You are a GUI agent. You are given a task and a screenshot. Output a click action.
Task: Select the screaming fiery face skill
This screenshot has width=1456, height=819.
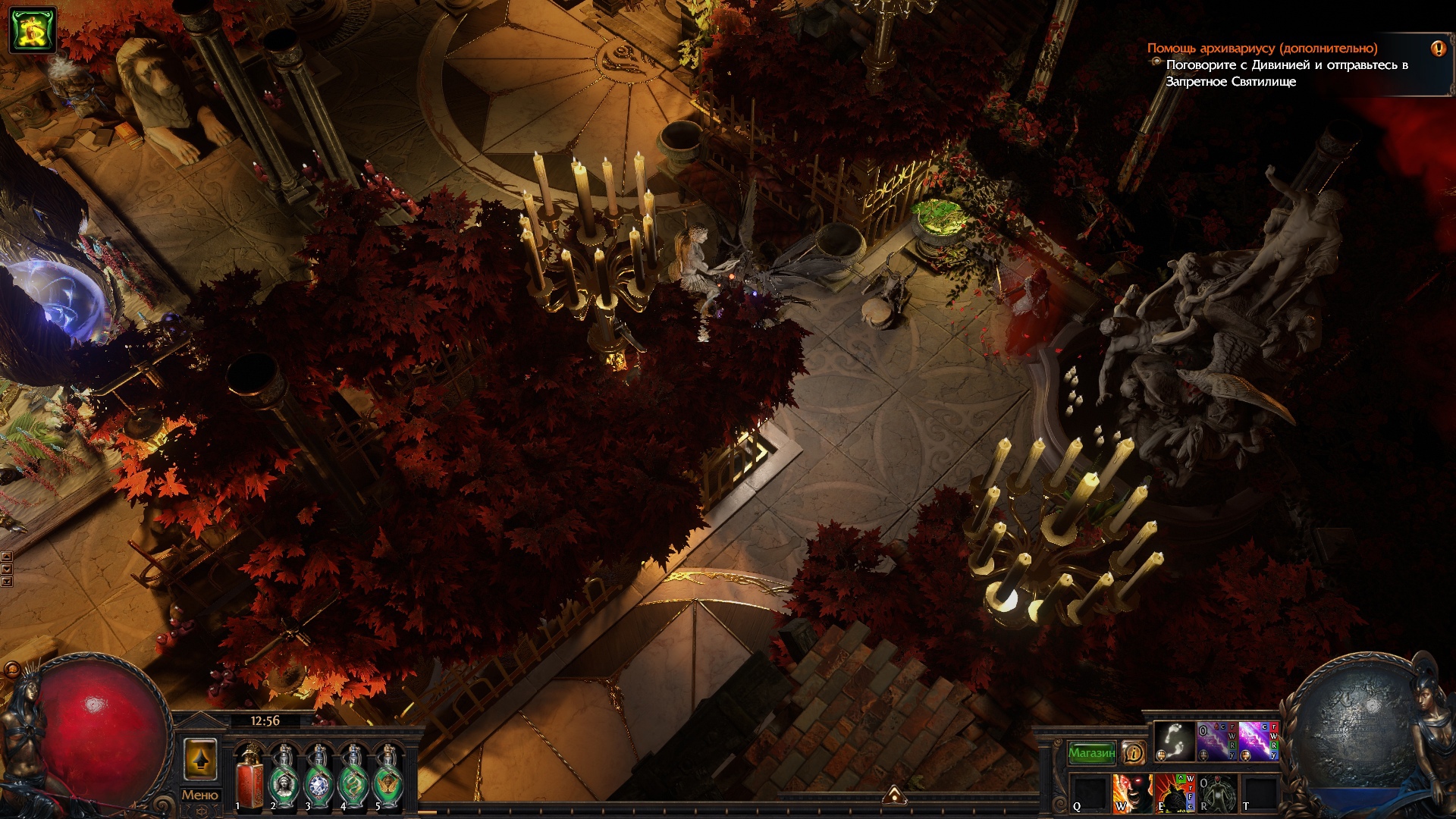tap(1131, 793)
